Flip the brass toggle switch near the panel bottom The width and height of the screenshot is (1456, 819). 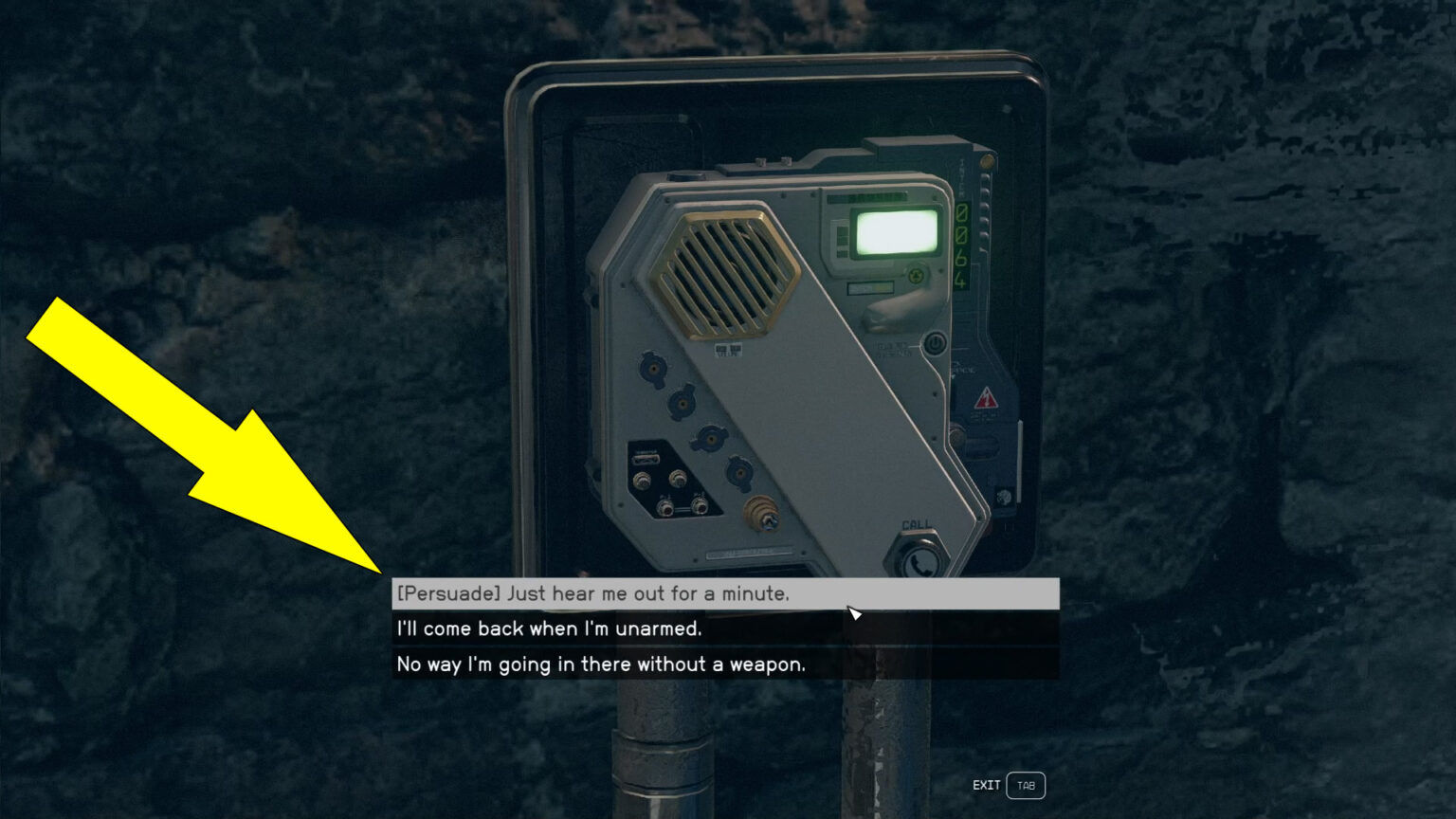pyautogui.click(x=761, y=513)
